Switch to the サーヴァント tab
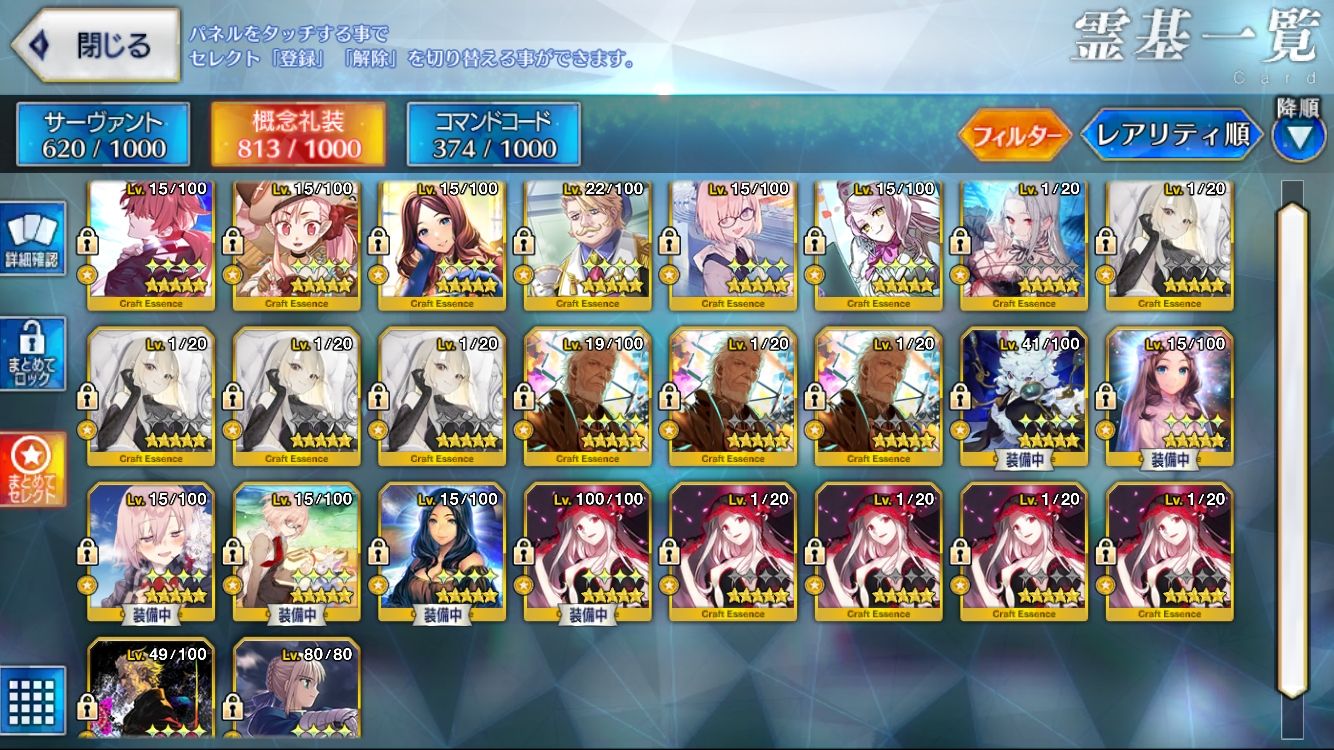 103,135
